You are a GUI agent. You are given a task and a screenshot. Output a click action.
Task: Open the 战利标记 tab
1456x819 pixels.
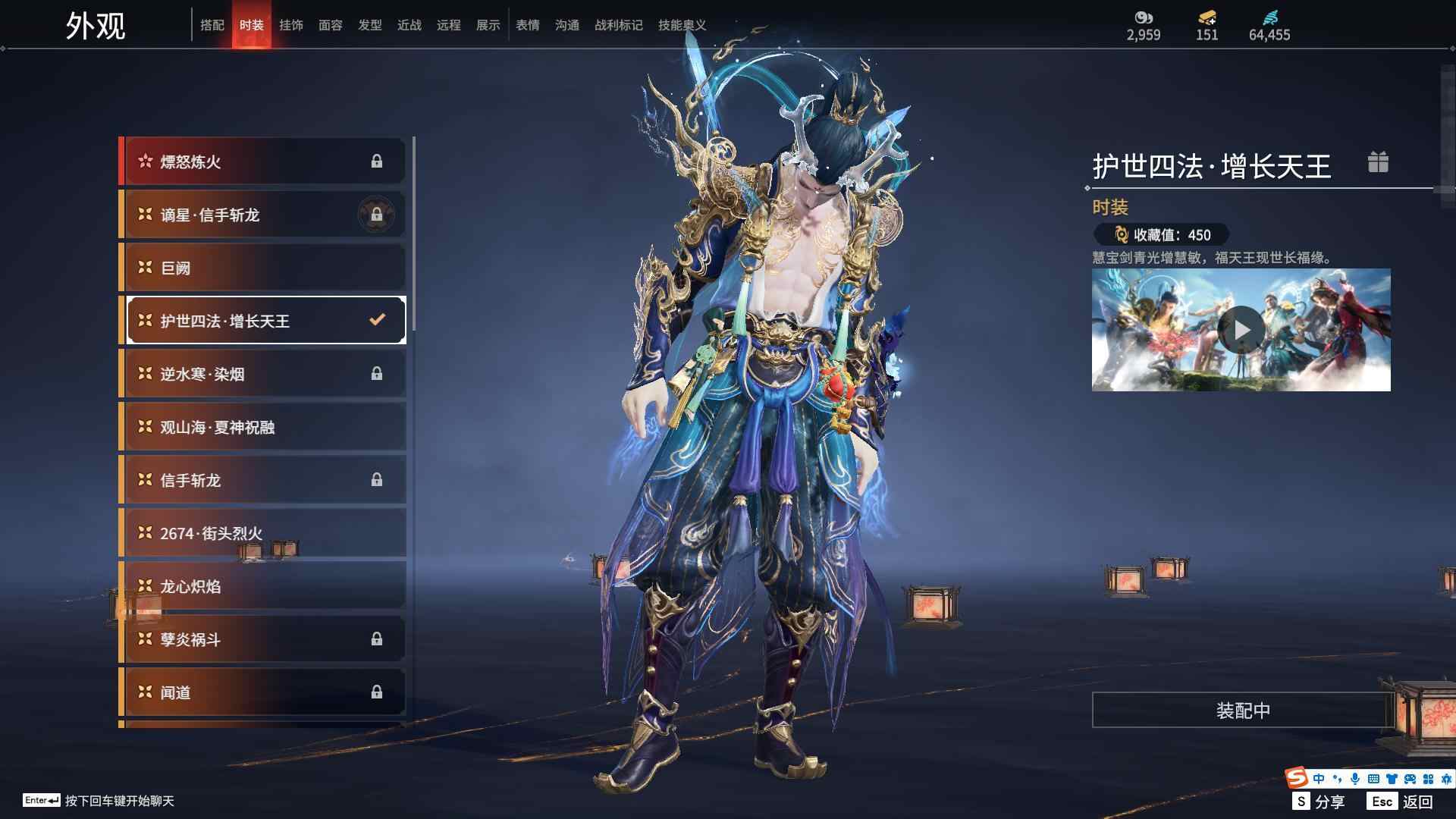pyautogui.click(x=619, y=25)
